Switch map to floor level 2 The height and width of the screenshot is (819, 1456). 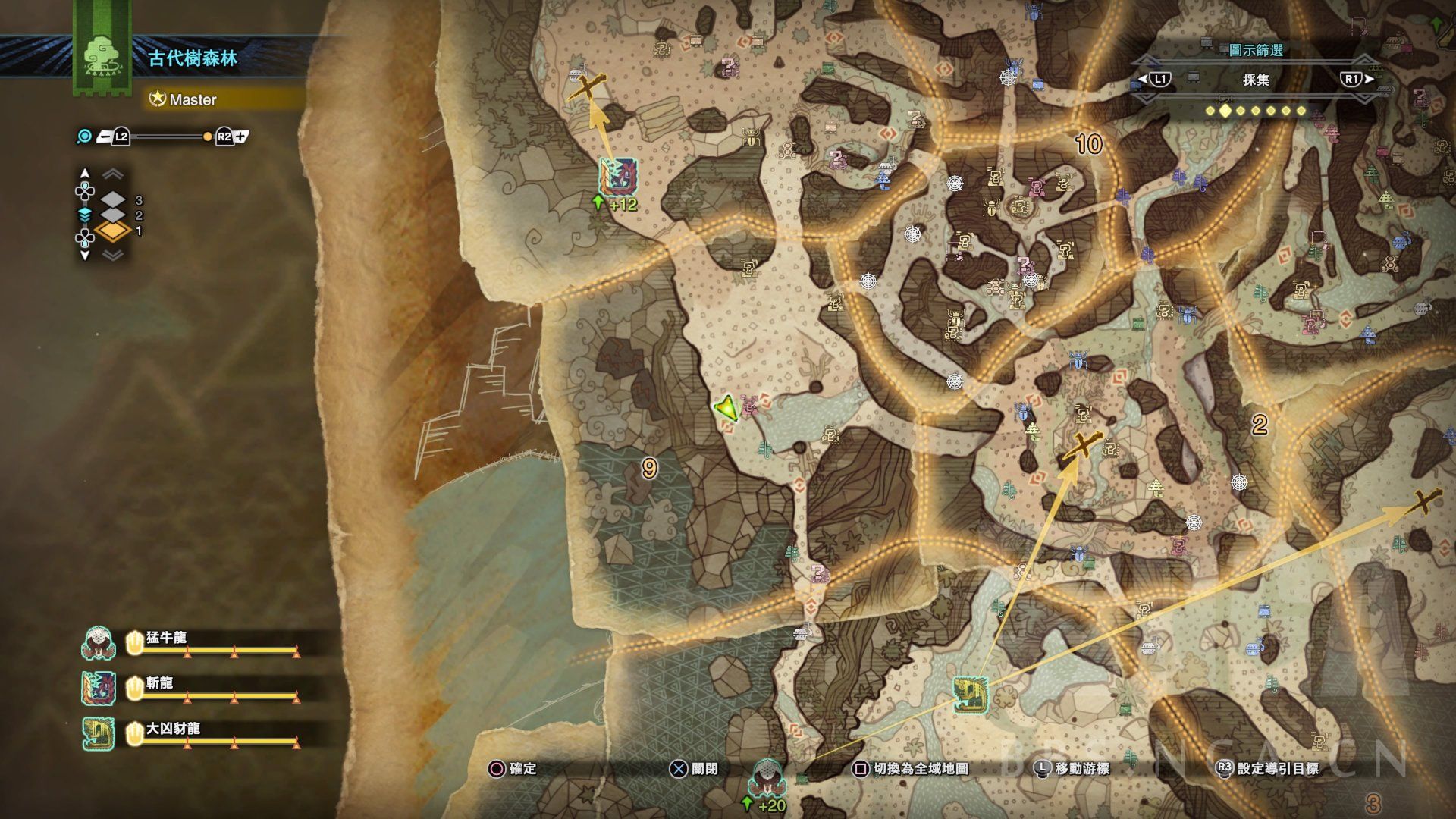(114, 215)
